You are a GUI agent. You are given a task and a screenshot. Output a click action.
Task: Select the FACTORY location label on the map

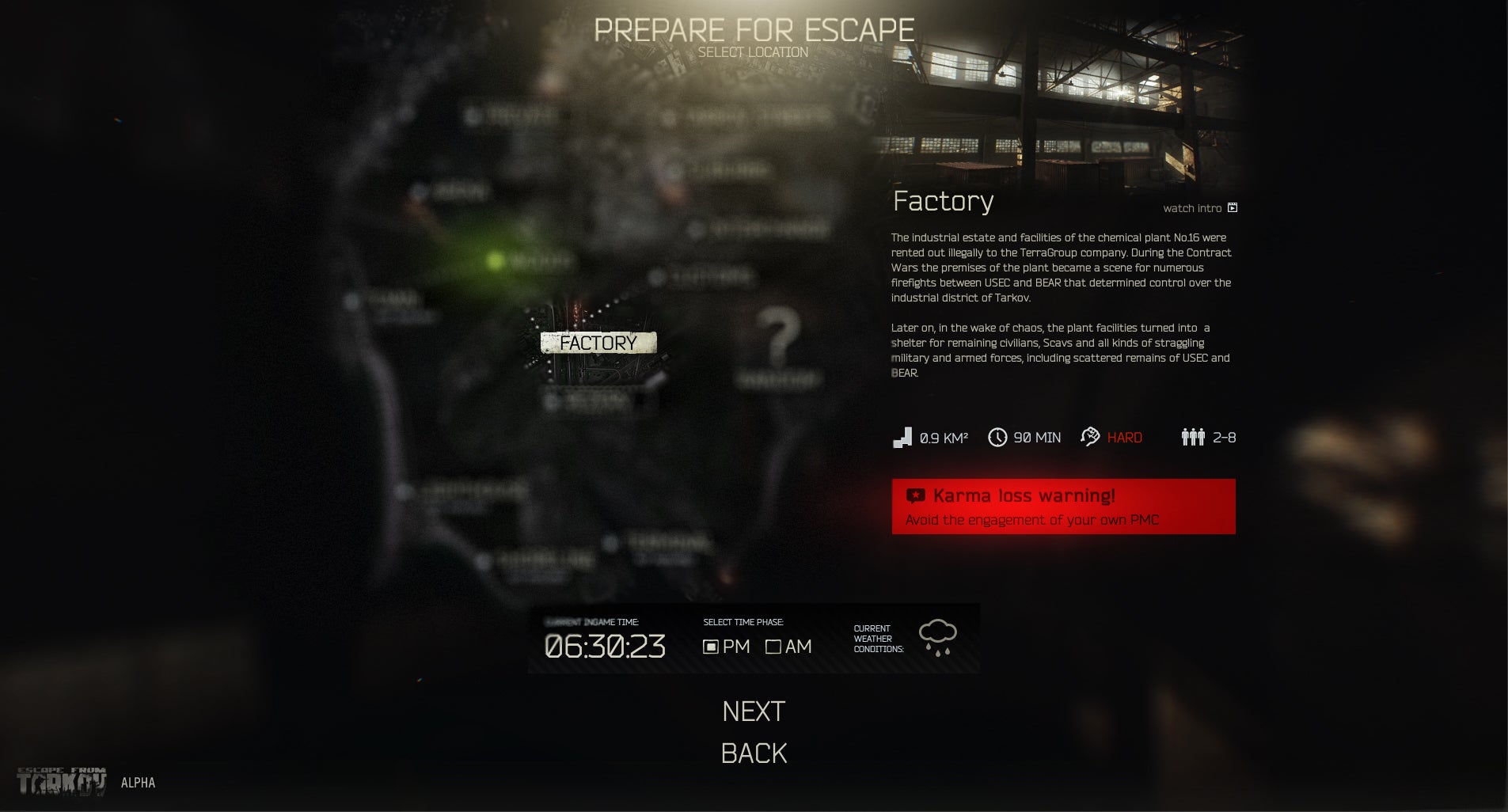598,342
